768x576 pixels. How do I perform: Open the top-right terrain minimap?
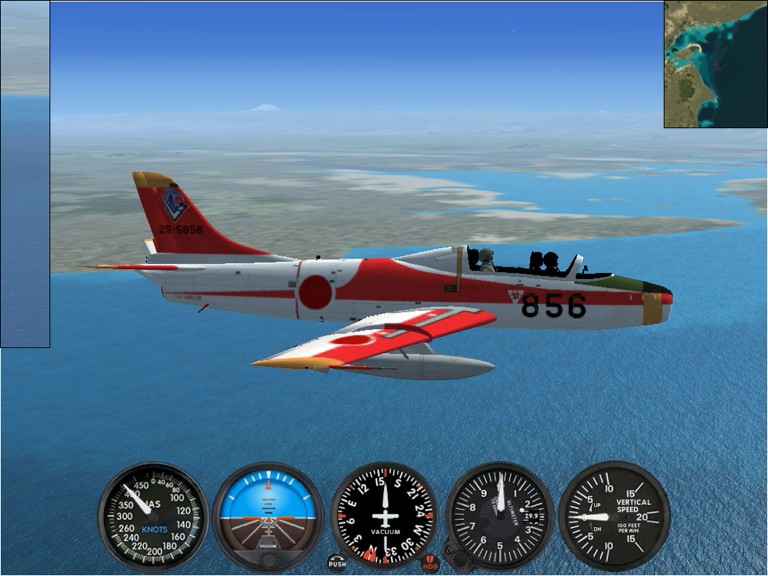[715, 64]
